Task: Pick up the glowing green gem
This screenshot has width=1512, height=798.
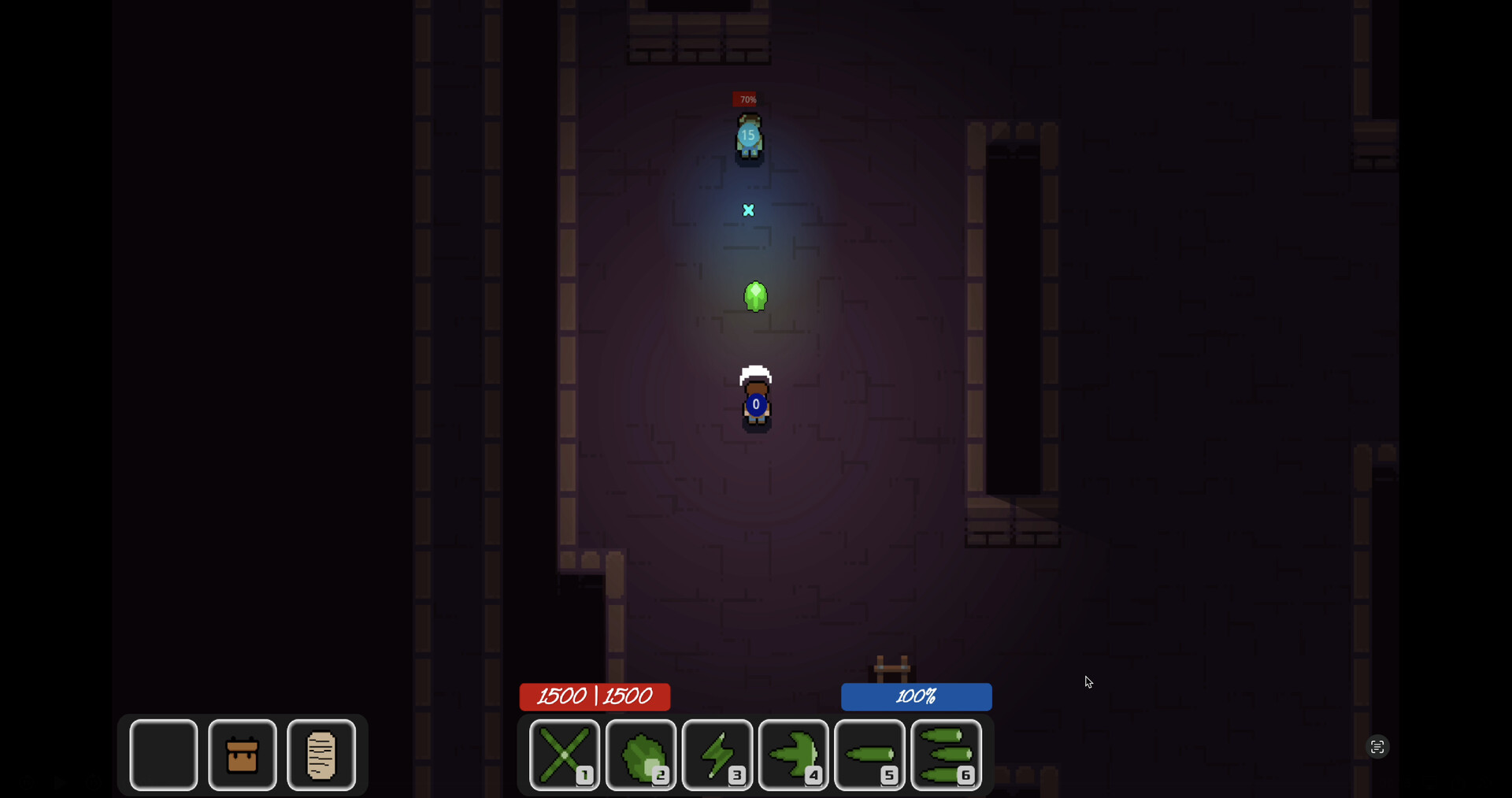Action: coord(755,296)
